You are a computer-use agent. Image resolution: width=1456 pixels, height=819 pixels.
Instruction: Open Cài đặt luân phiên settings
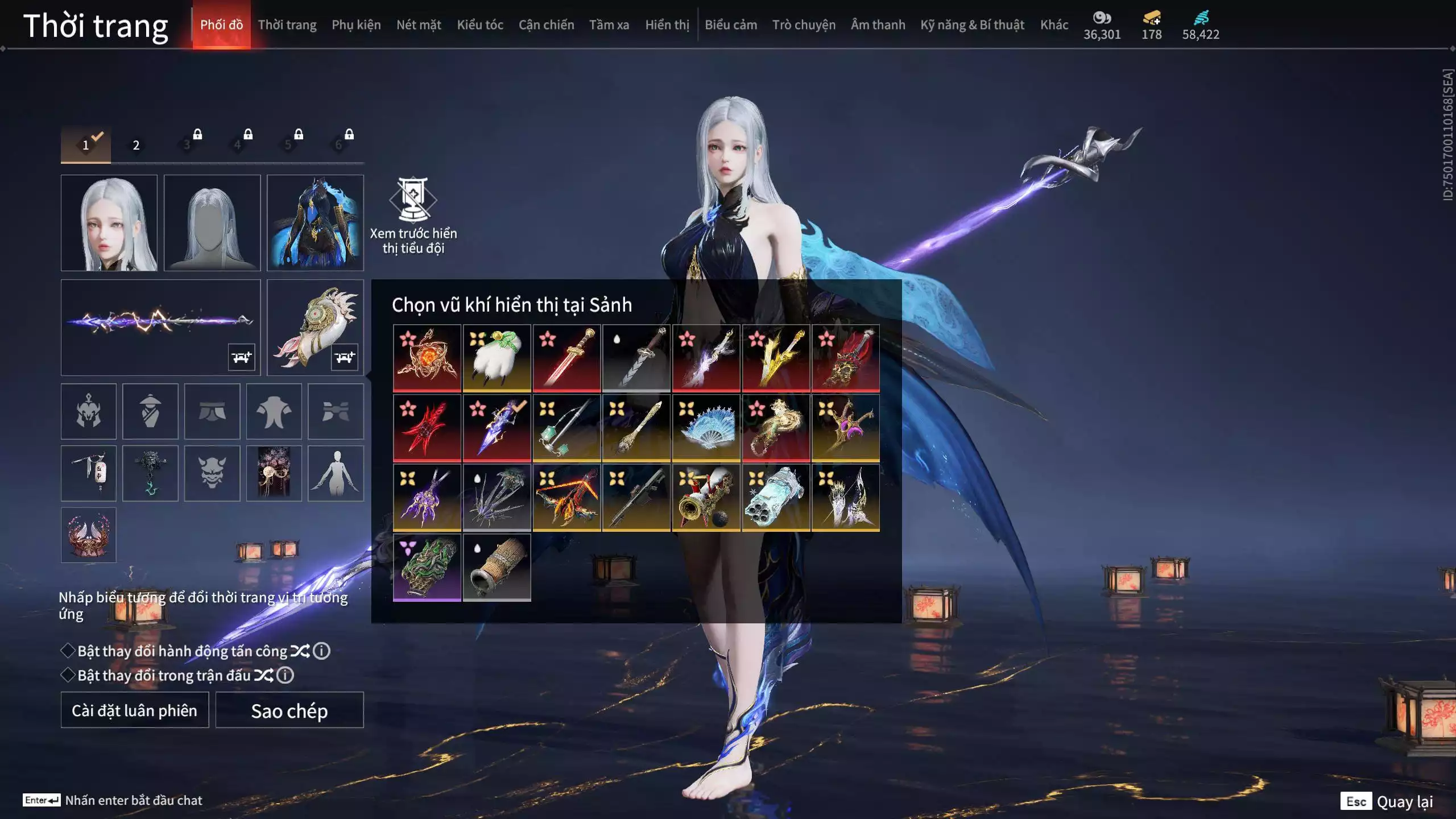(135, 710)
